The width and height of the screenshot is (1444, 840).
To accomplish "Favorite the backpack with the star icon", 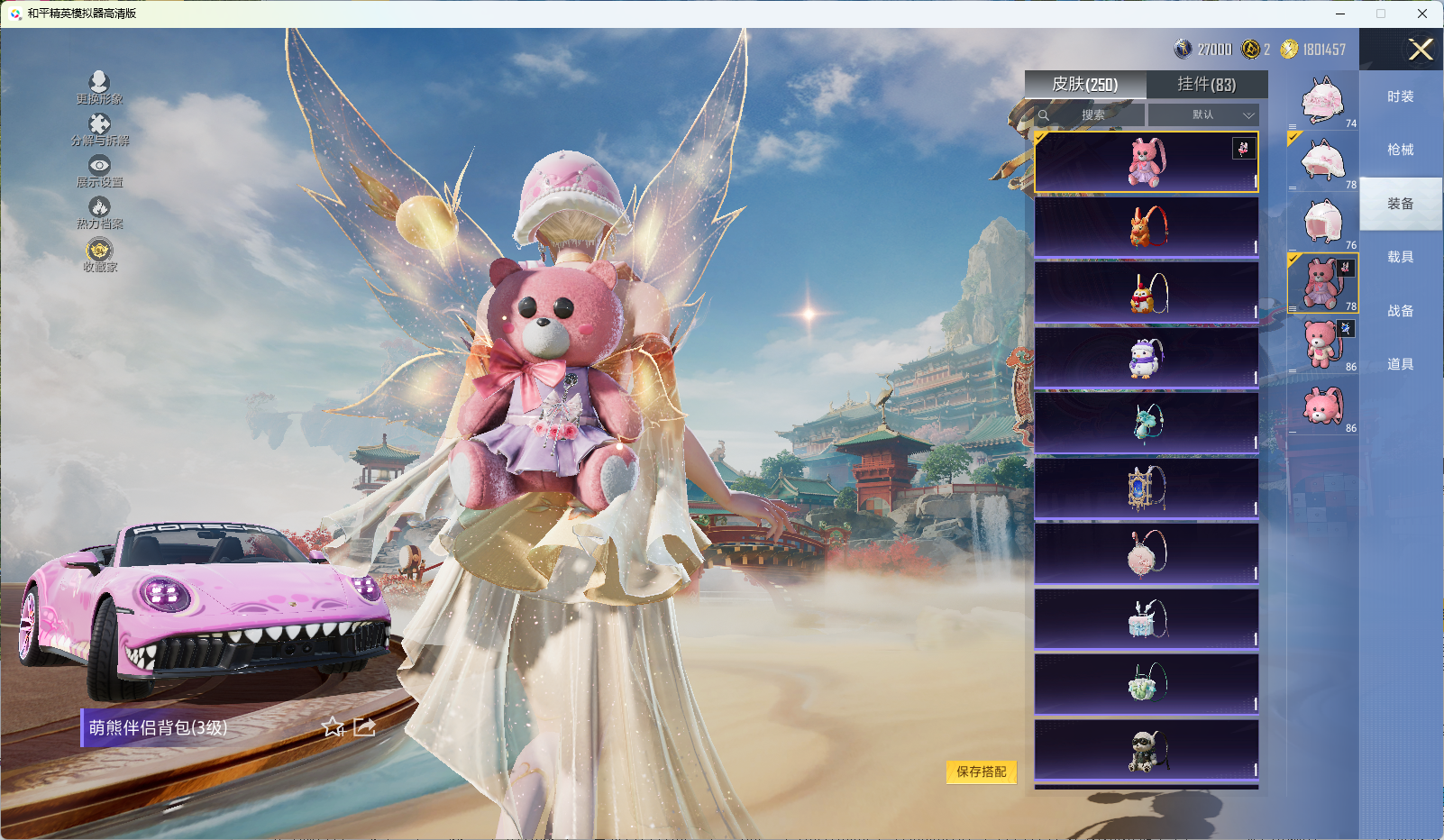I will tap(334, 726).
